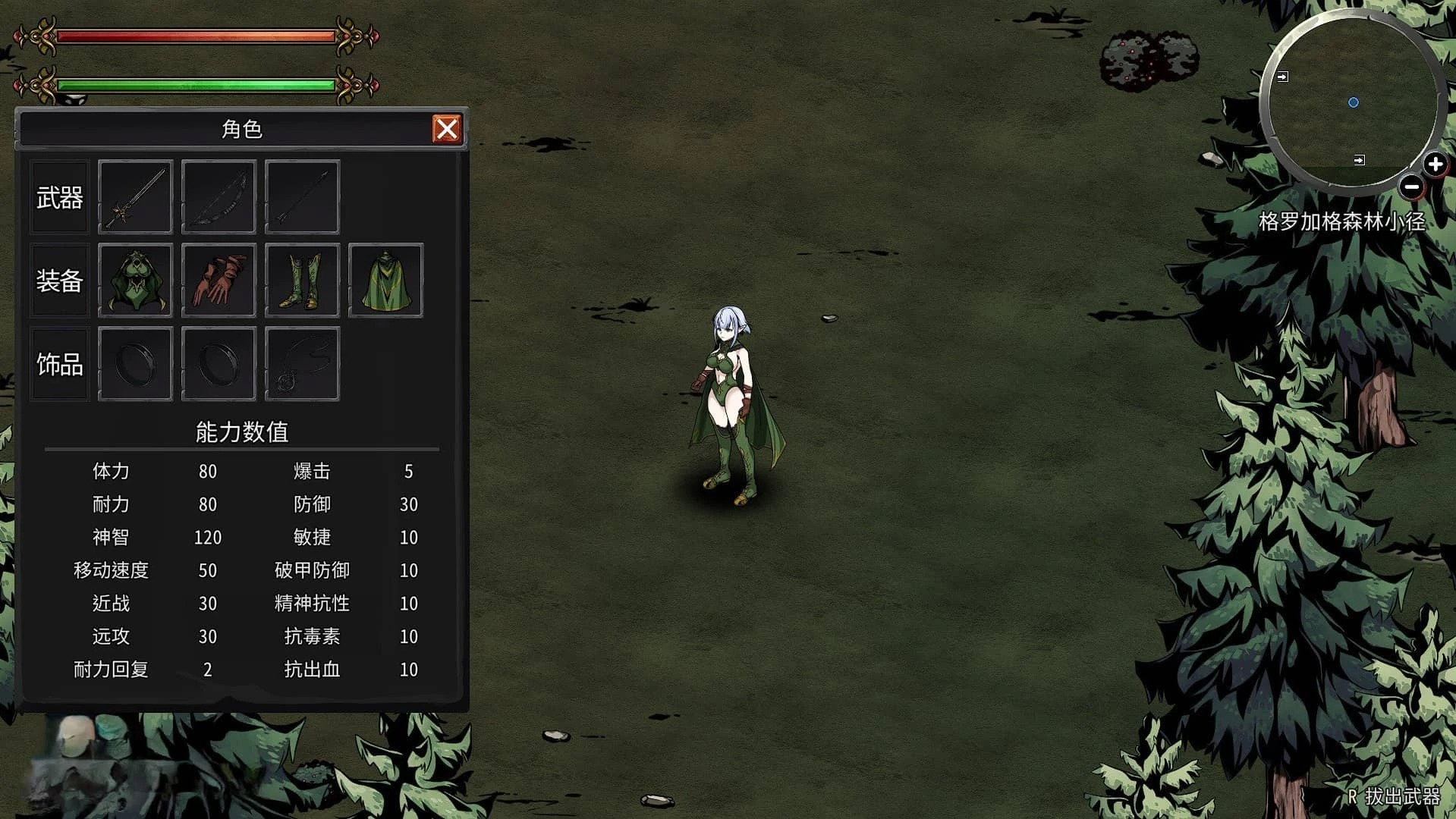Close the character panel
The image size is (1456, 819).
(446, 129)
